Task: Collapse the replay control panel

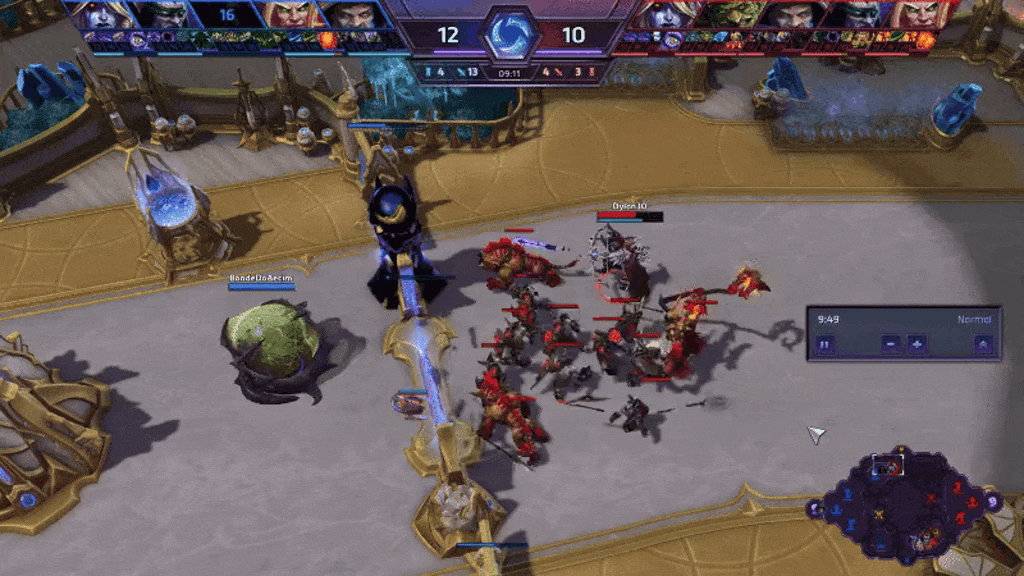Action: (983, 344)
